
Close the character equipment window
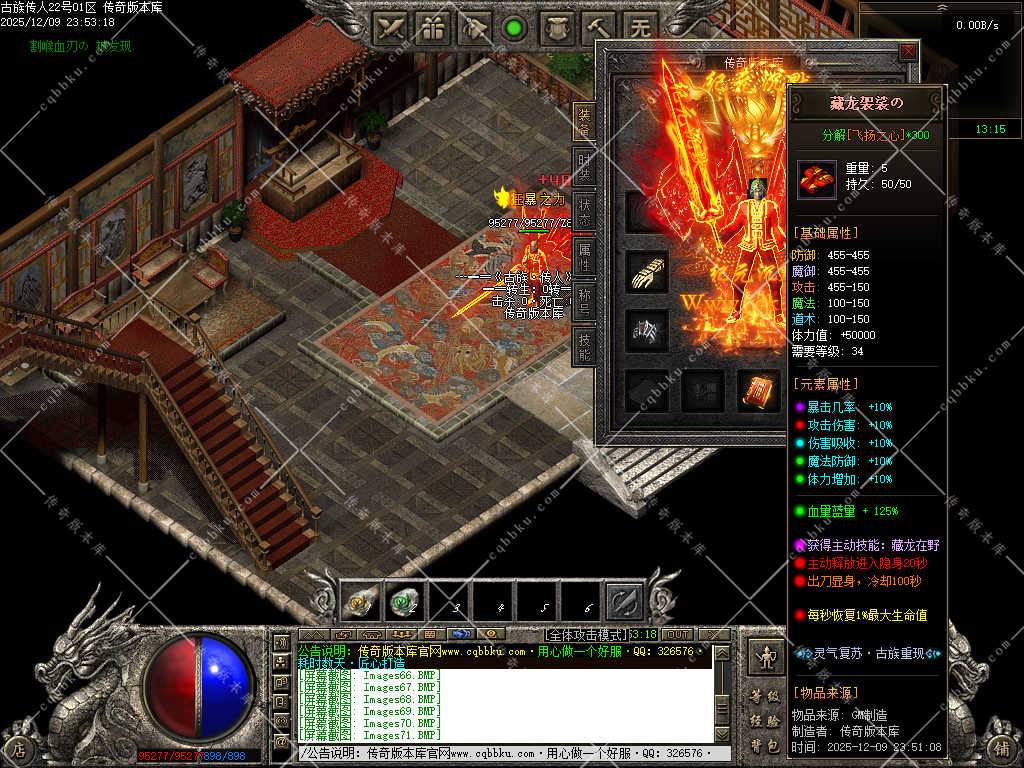coord(907,50)
